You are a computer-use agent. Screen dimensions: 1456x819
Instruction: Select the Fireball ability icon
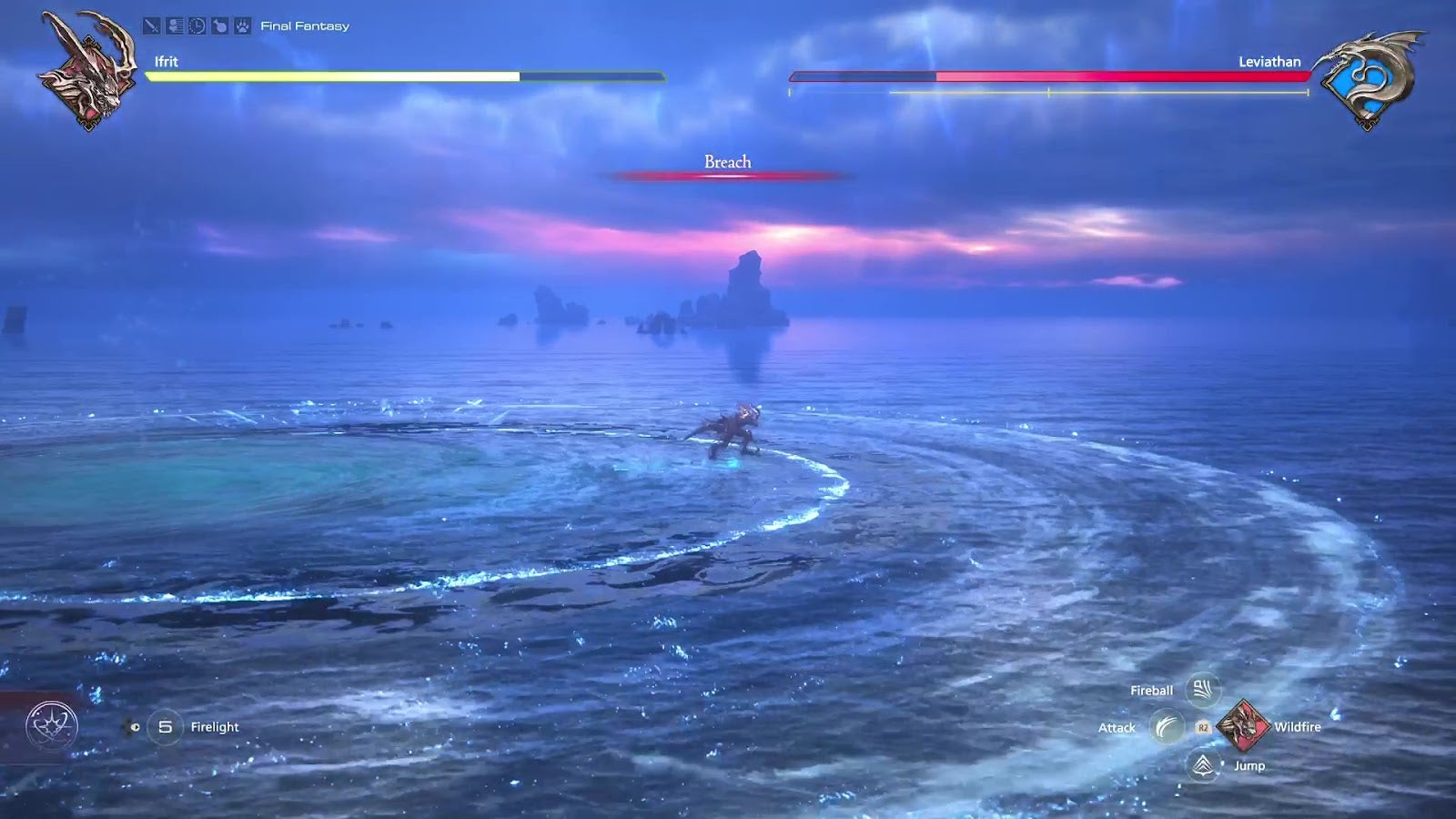1201,690
